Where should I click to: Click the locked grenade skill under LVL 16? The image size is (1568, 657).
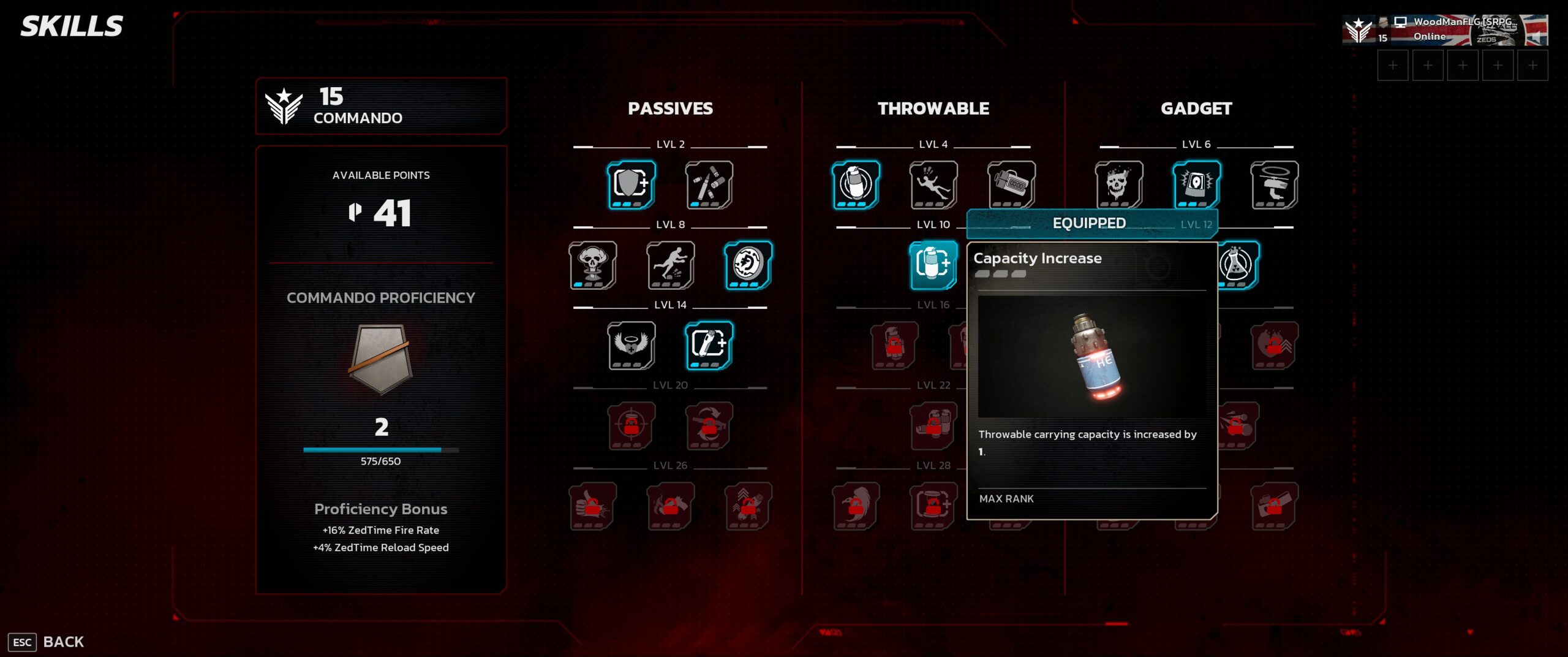[x=894, y=345]
